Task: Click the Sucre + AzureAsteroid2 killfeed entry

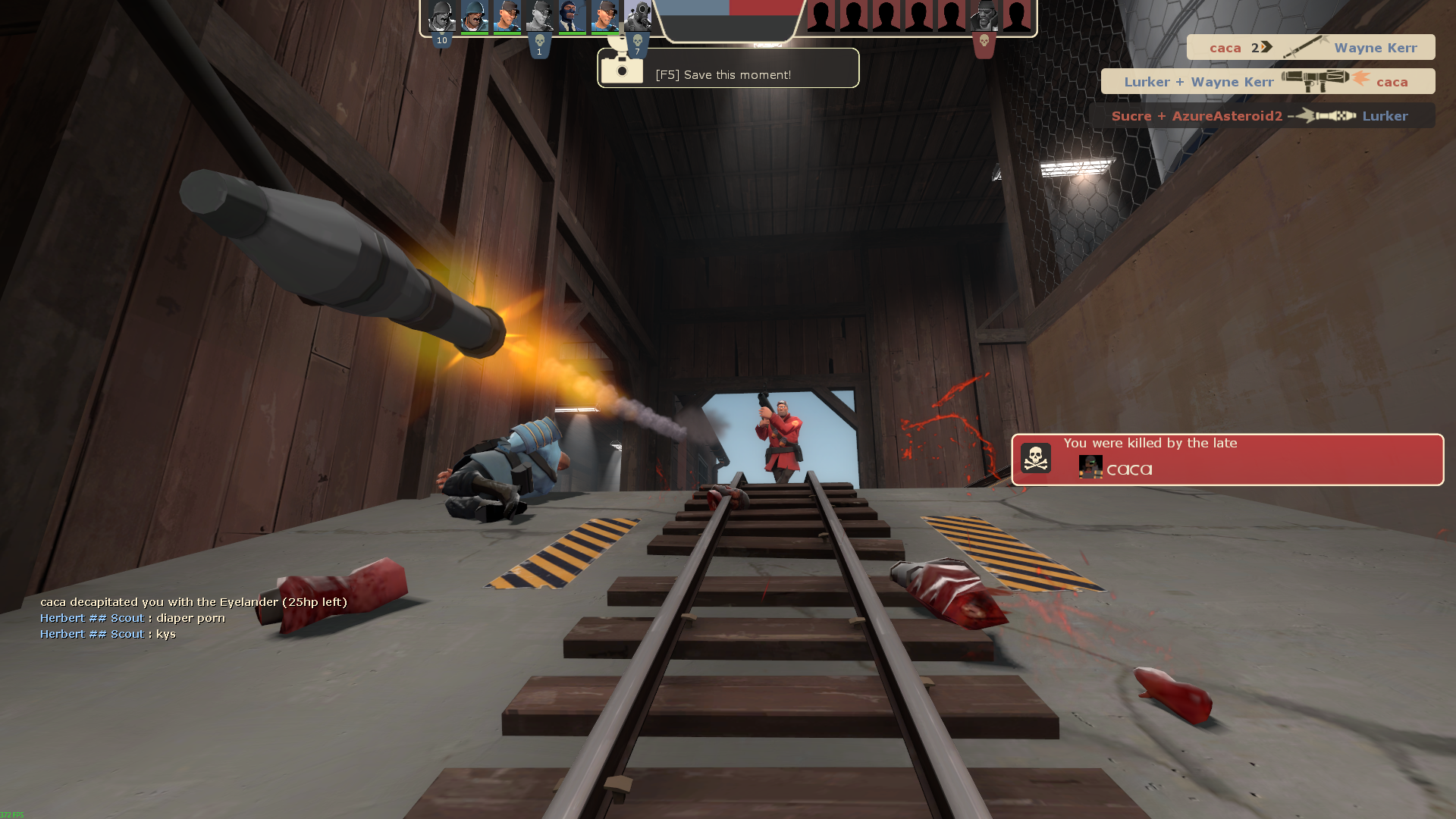Action: point(1261,116)
